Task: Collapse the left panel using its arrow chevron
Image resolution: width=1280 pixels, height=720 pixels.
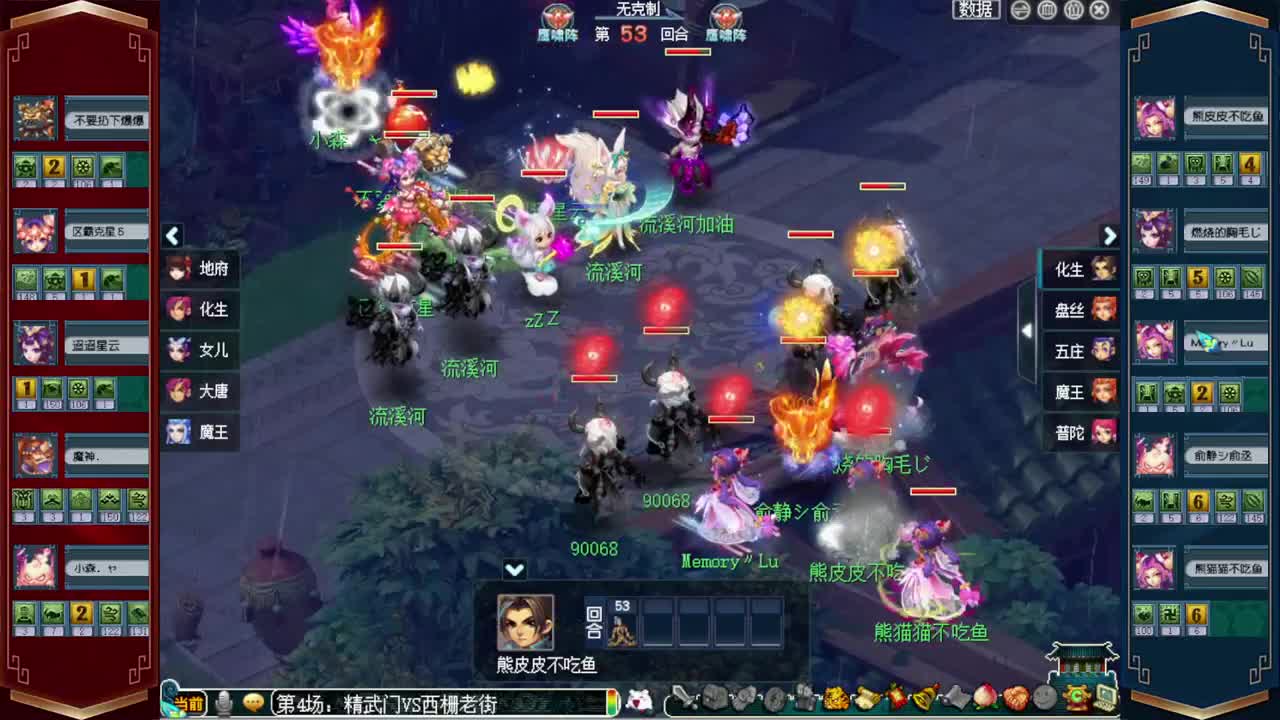Action: pyautogui.click(x=173, y=236)
